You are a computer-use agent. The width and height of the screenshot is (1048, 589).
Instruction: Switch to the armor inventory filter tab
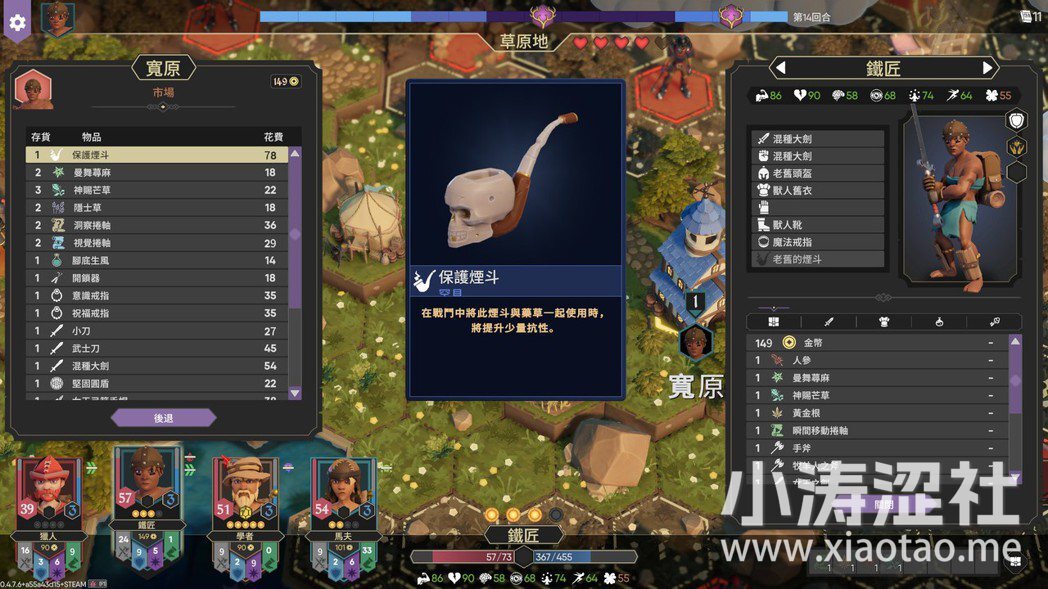pos(883,322)
